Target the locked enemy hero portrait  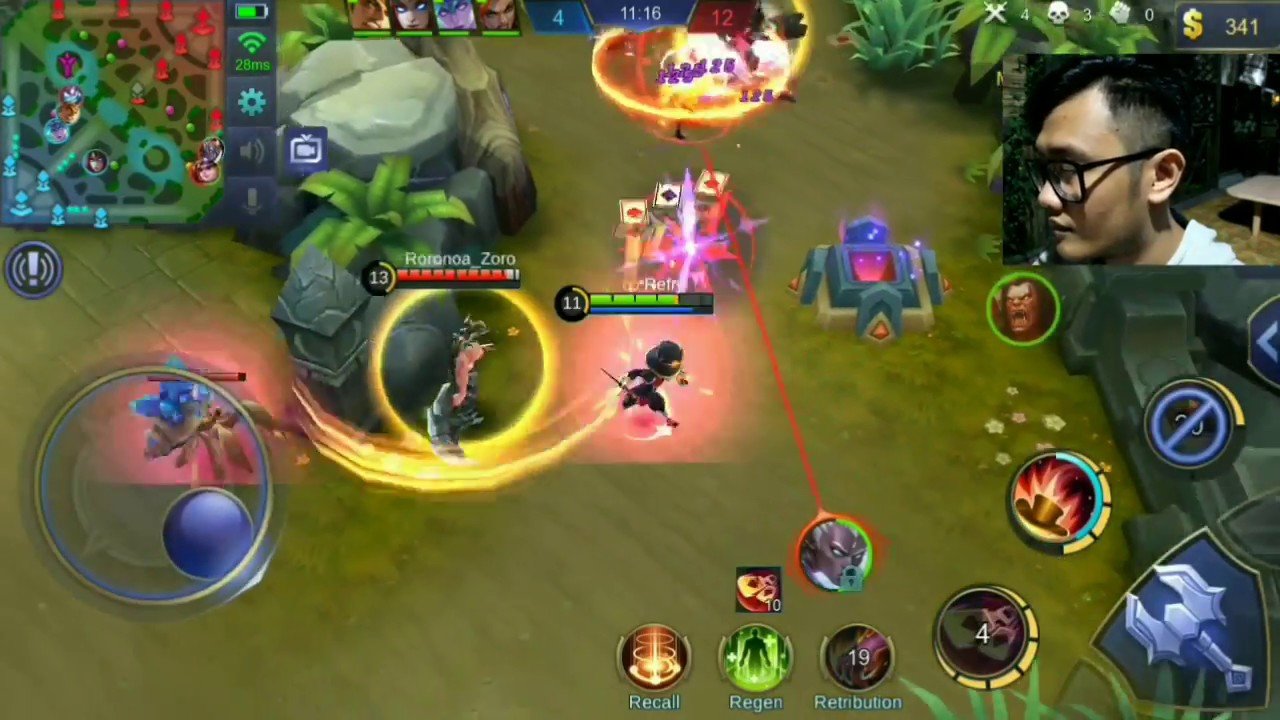tap(835, 551)
